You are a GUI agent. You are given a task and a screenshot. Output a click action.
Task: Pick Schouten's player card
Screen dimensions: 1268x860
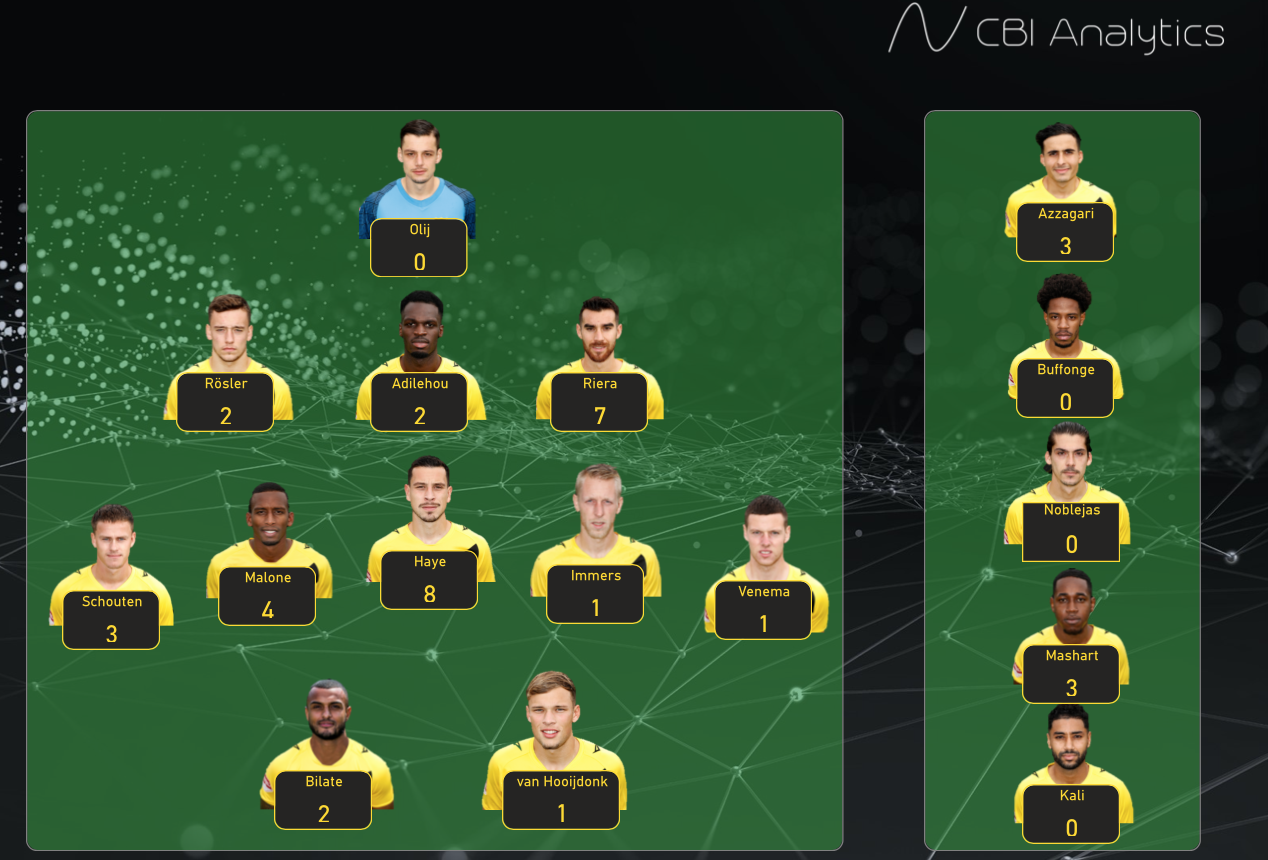pyautogui.click(x=111, y=619)
